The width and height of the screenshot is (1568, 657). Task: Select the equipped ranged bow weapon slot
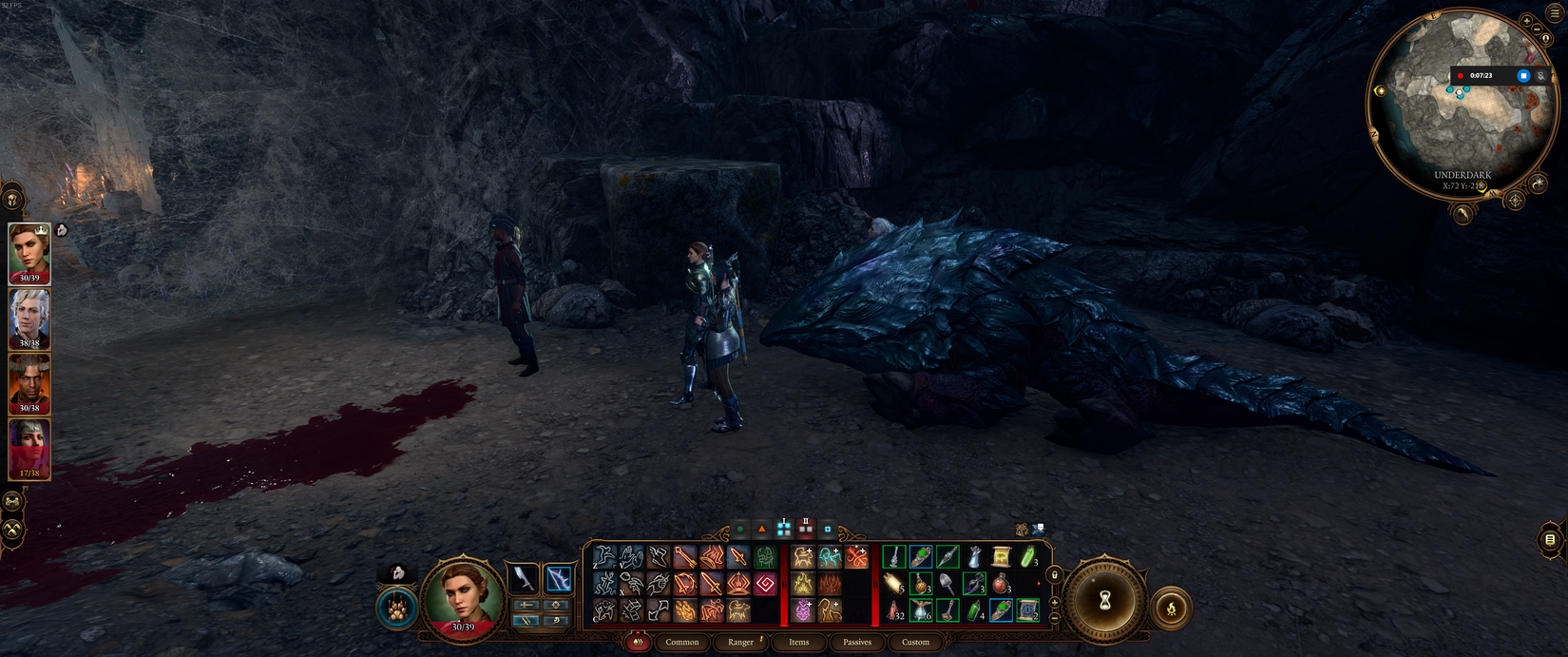[558, 577]
